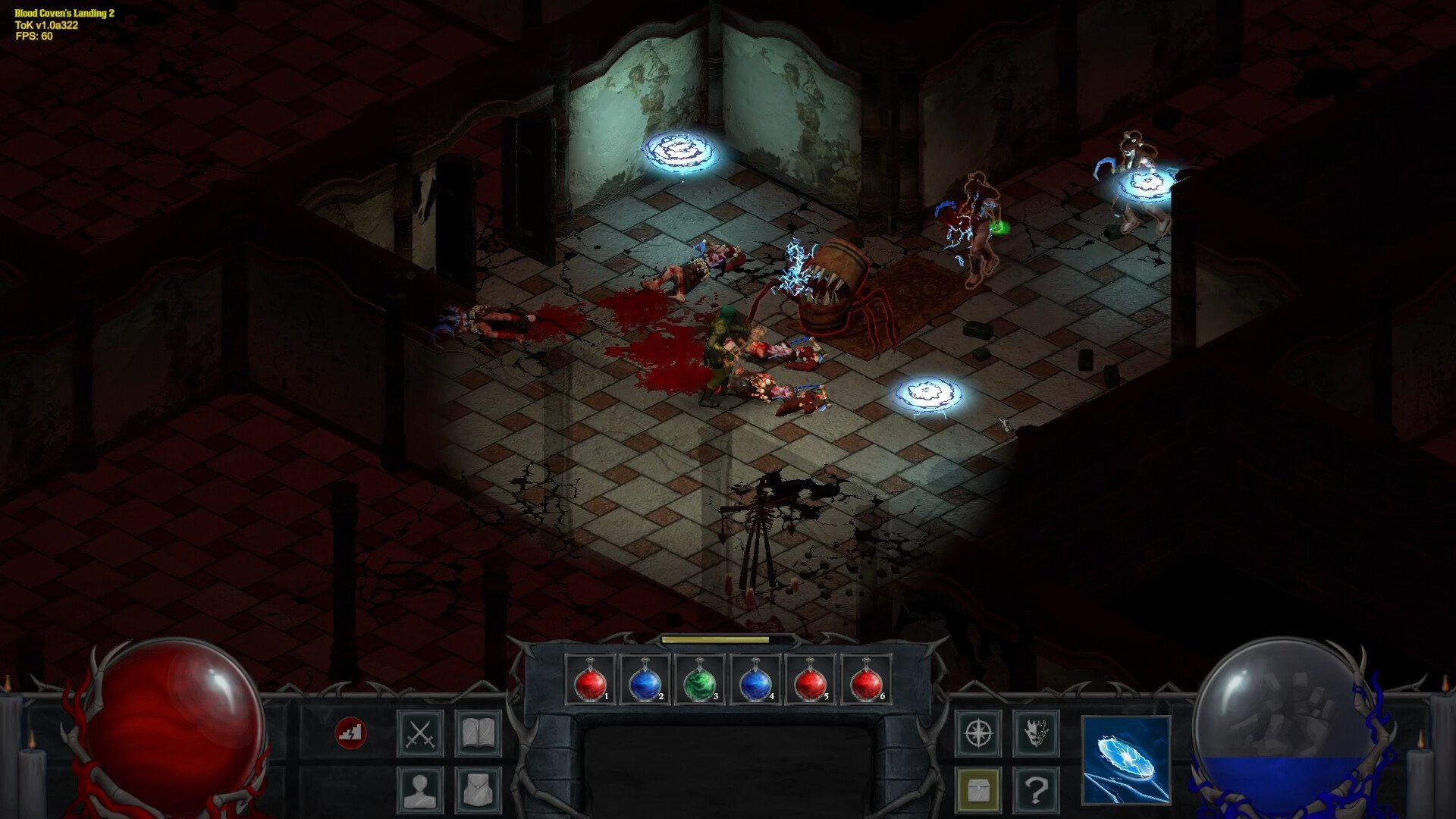Use the green potion in slot 3
The image size is (1456, 819).
(x=700, y=680)
